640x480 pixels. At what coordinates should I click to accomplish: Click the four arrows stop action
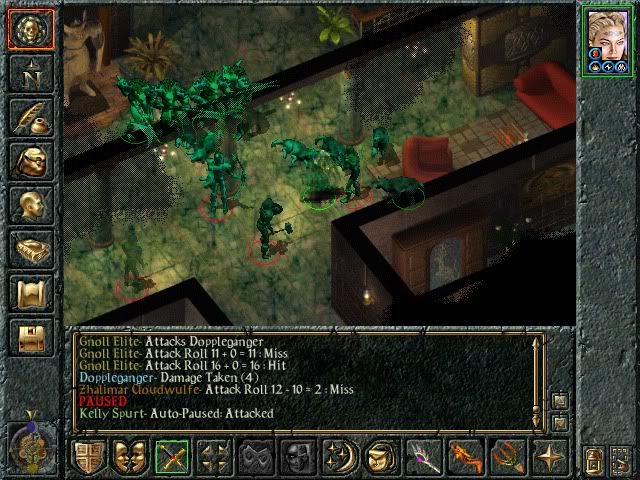coord(215,457)
